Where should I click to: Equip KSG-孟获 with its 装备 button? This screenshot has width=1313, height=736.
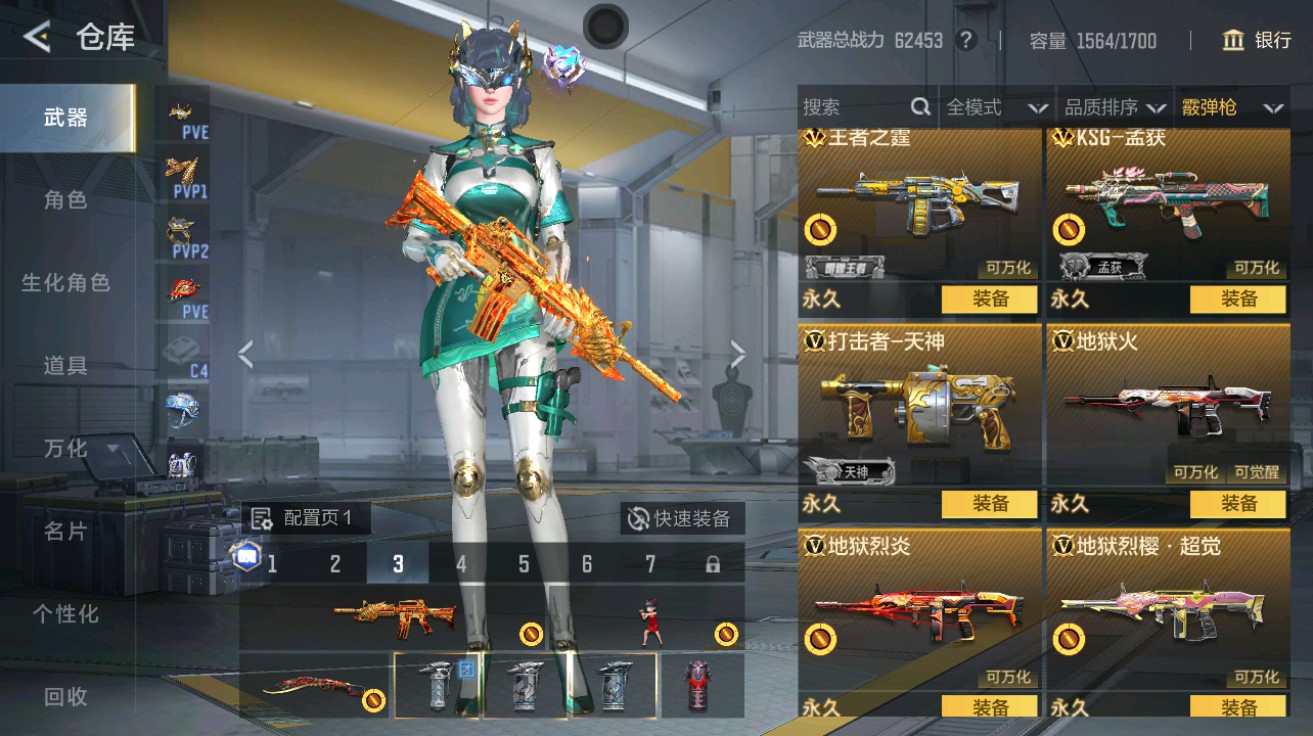(1240, 299)
